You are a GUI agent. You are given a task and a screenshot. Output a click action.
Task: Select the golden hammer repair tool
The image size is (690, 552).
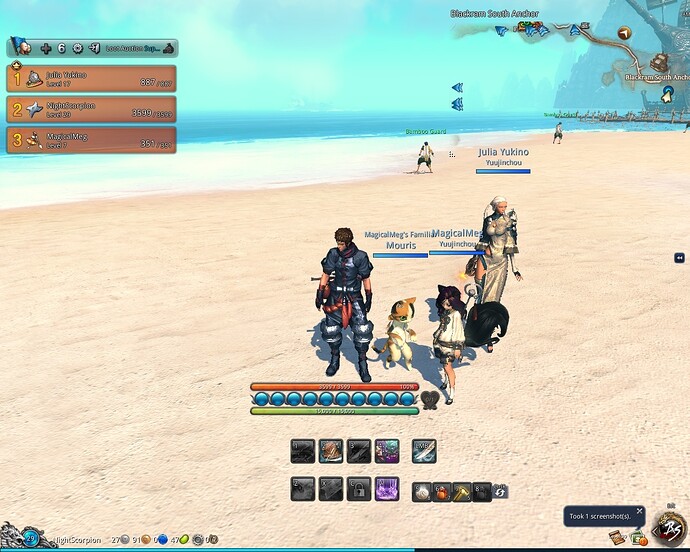(461, 490)
